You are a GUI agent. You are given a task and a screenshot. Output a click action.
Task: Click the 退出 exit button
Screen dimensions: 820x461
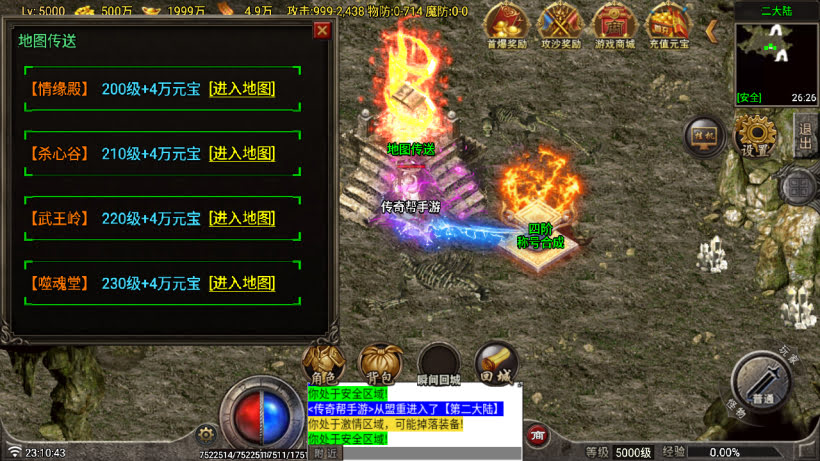pyautogui.click(x=806, y=135)
